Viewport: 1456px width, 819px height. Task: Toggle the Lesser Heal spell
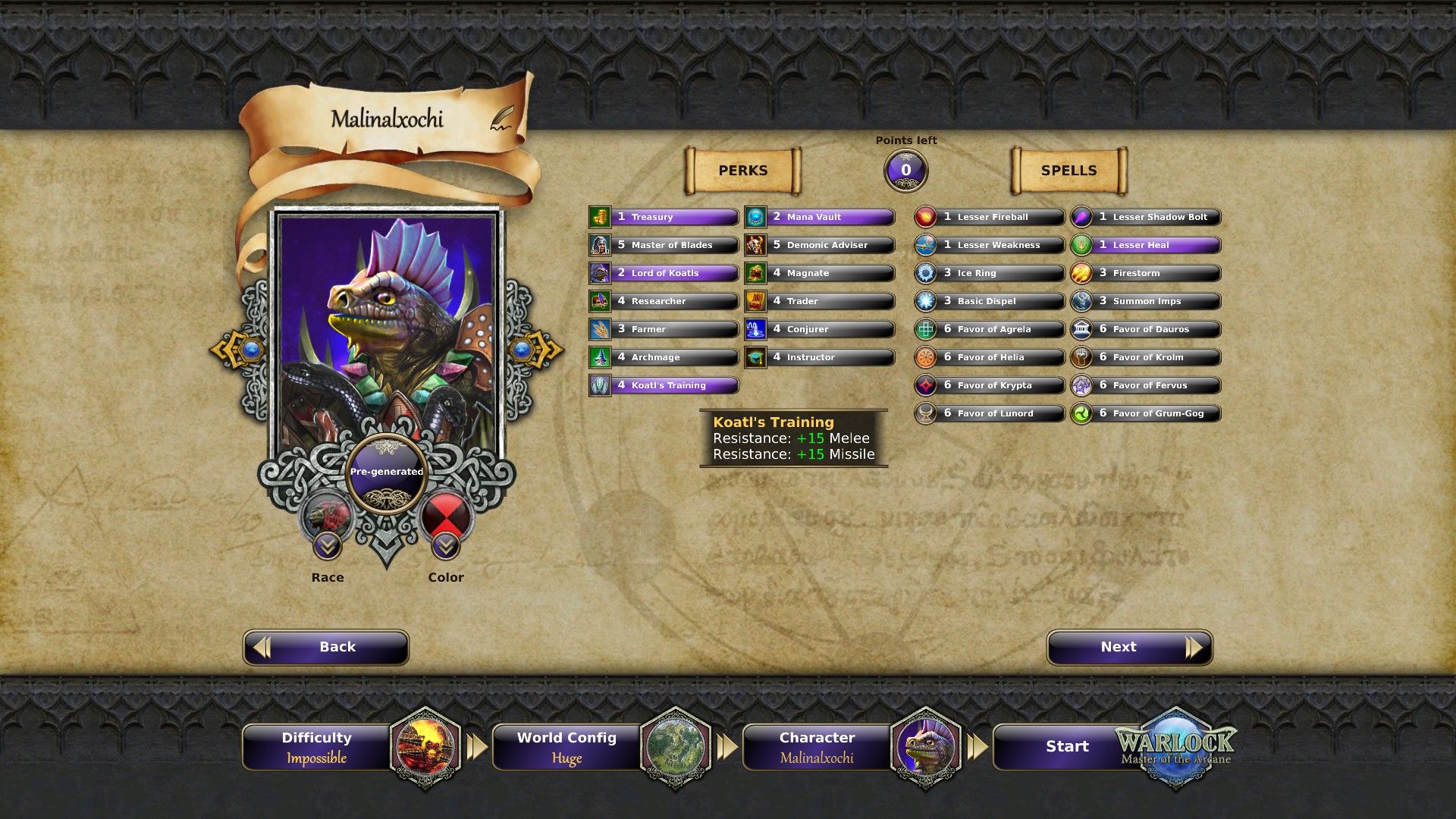tap(1146, 246)
